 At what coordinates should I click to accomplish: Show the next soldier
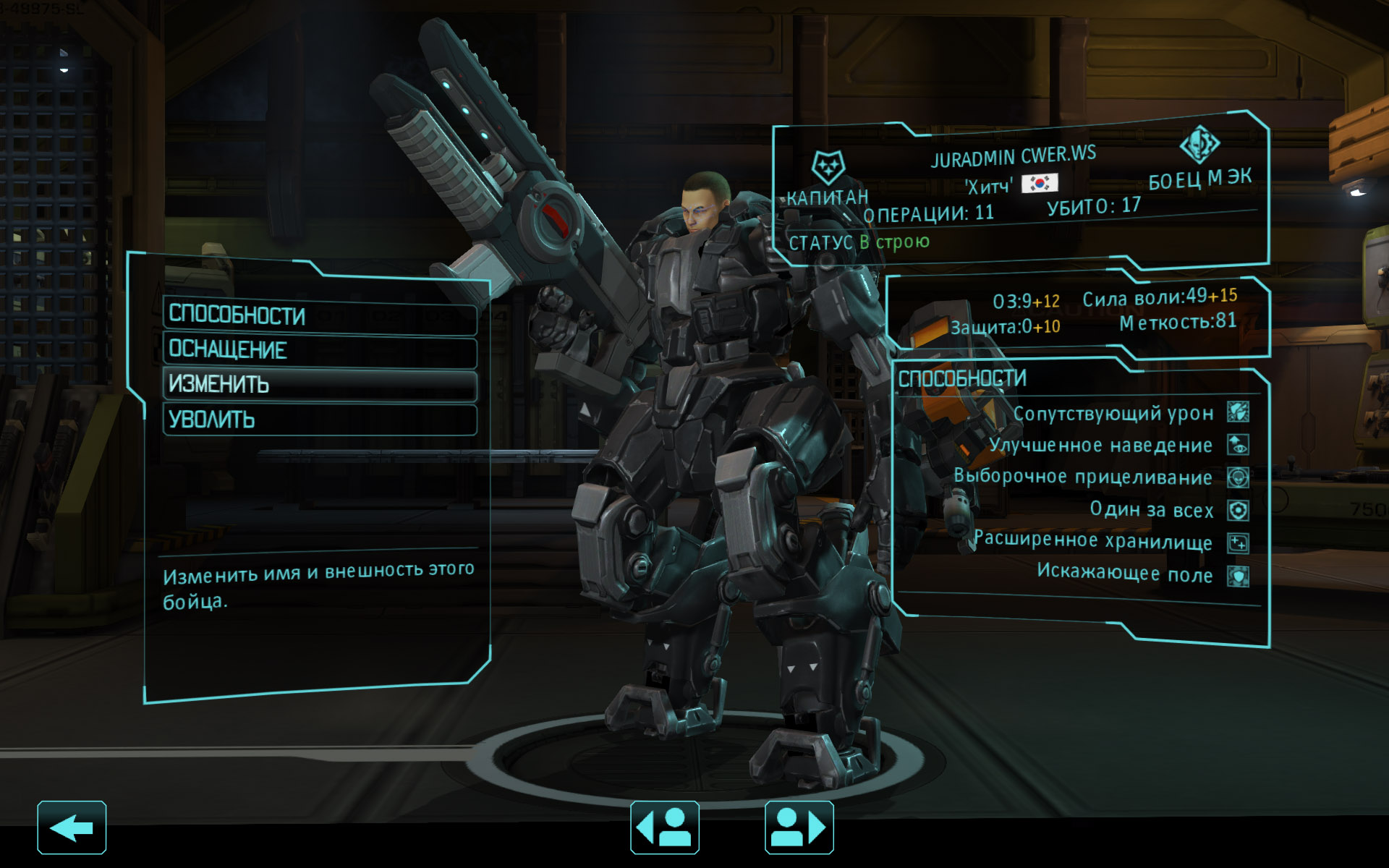(799, 827)
